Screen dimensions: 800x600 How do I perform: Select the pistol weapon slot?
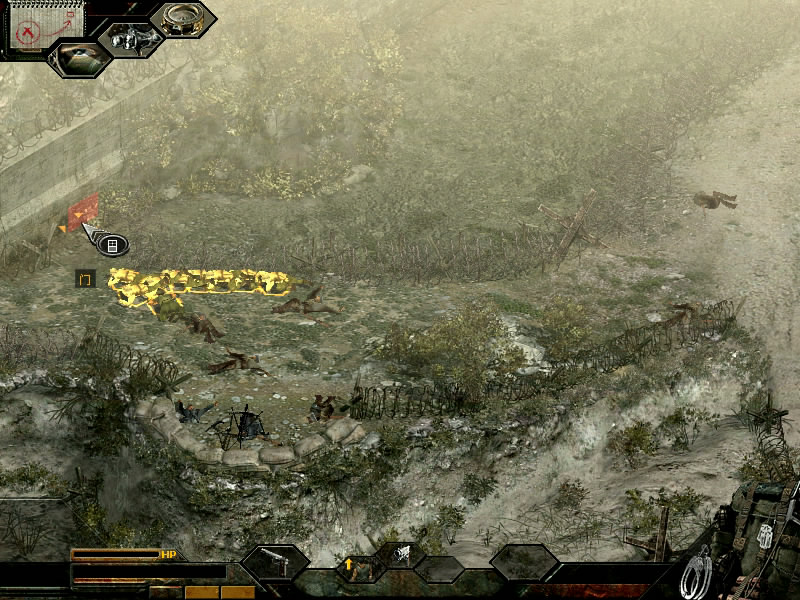tap(274, 563)
